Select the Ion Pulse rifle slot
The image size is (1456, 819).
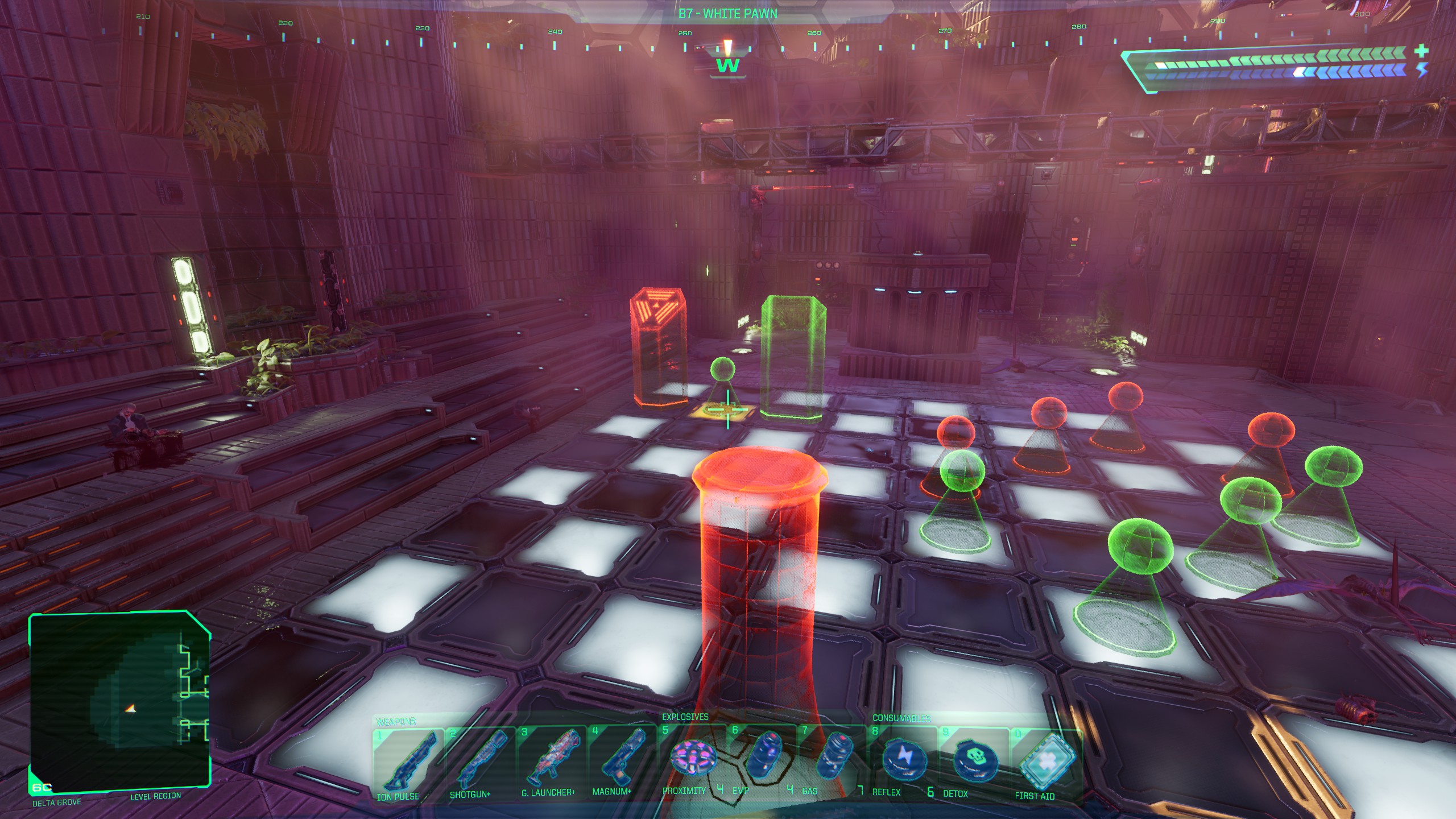pos(407,761)
